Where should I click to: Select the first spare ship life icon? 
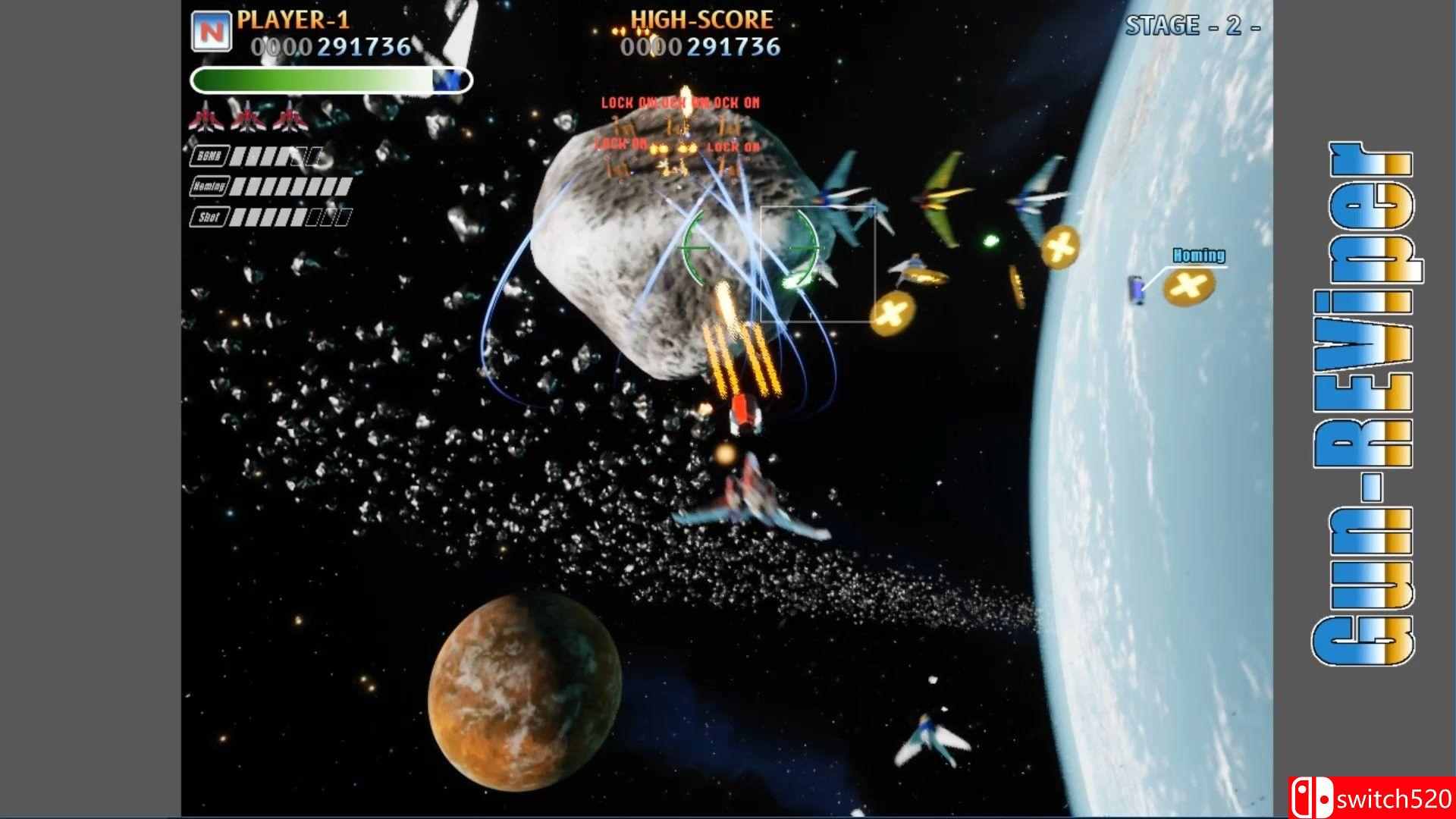[206, 120]
